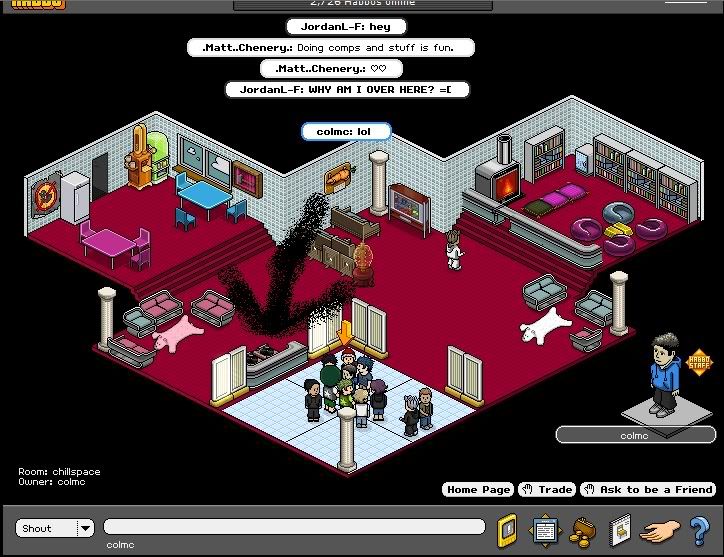The width and height of the screenshot is (724, 557).
Task: Click the Habbo Staff badge
Action: [x=696, y=361]
